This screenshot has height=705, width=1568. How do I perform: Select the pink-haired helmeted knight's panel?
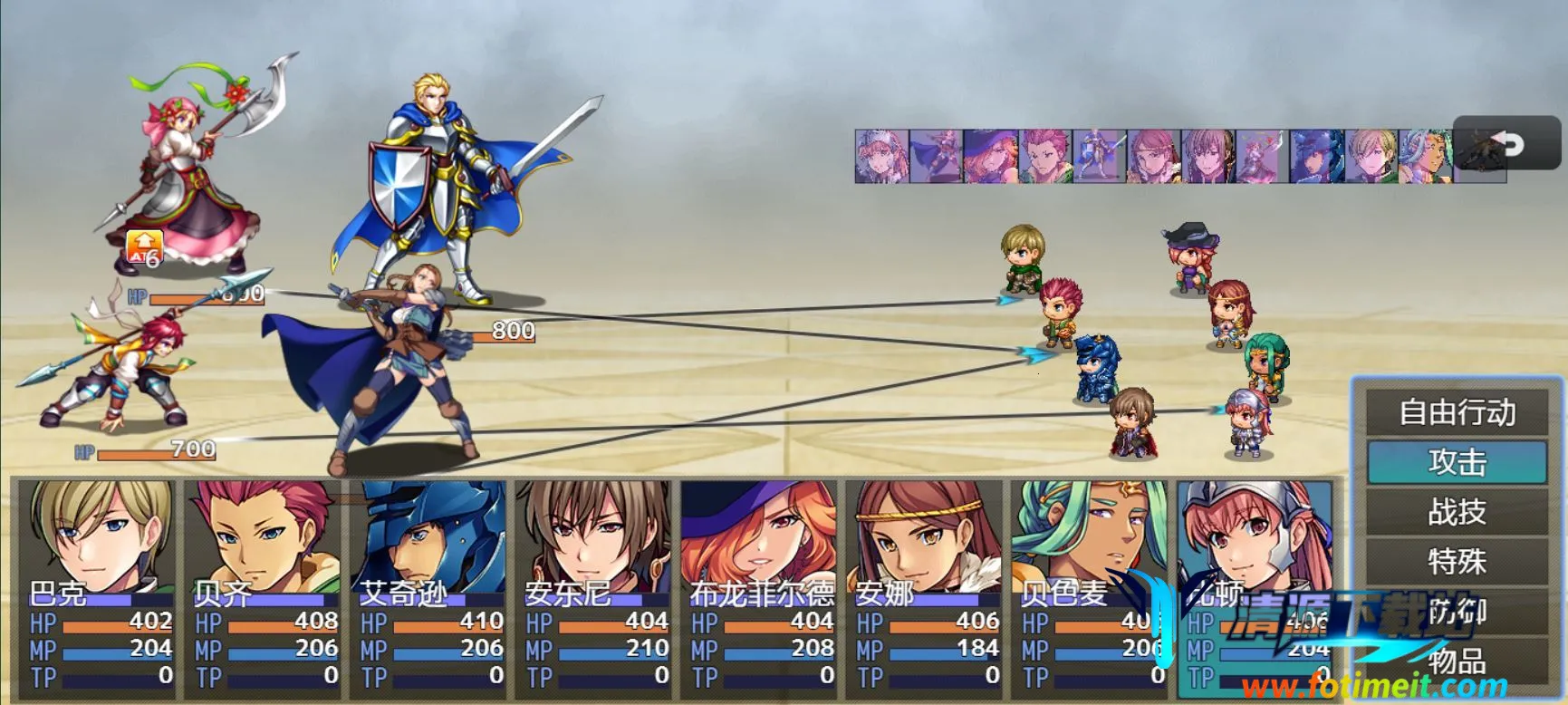click(x=1255, y=587)
